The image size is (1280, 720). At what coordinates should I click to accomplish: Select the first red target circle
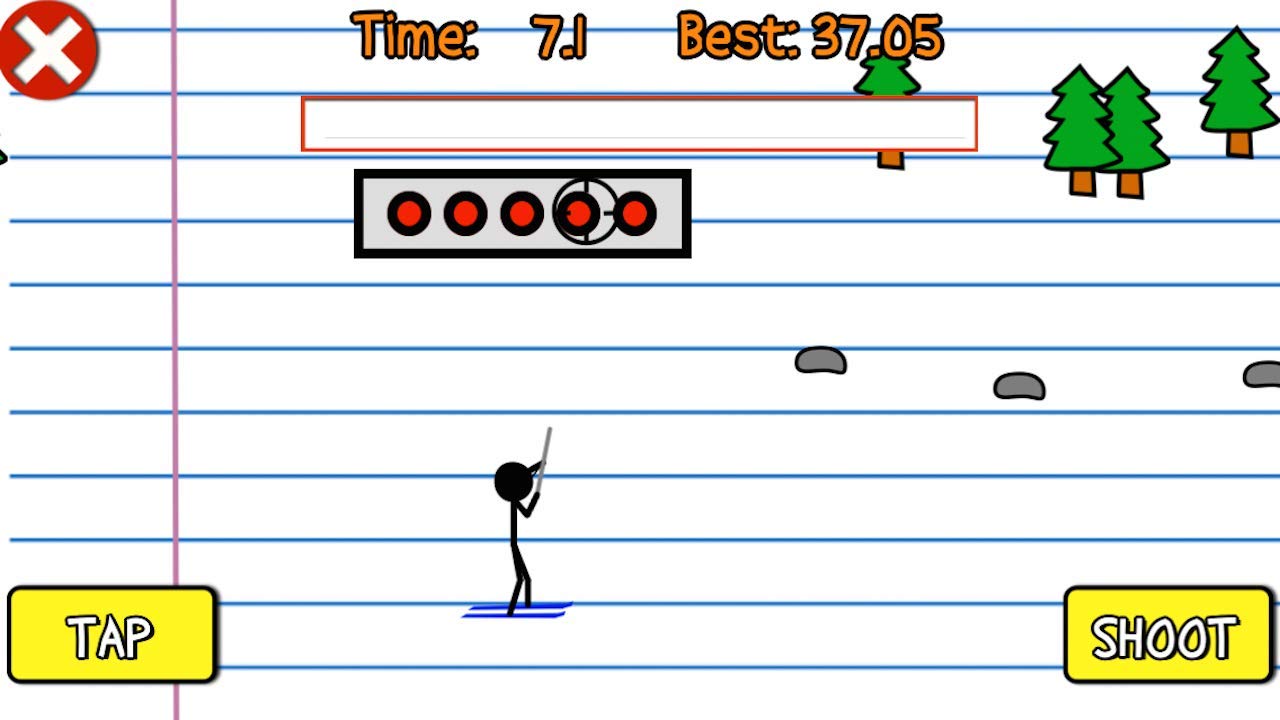coord(409,213)
